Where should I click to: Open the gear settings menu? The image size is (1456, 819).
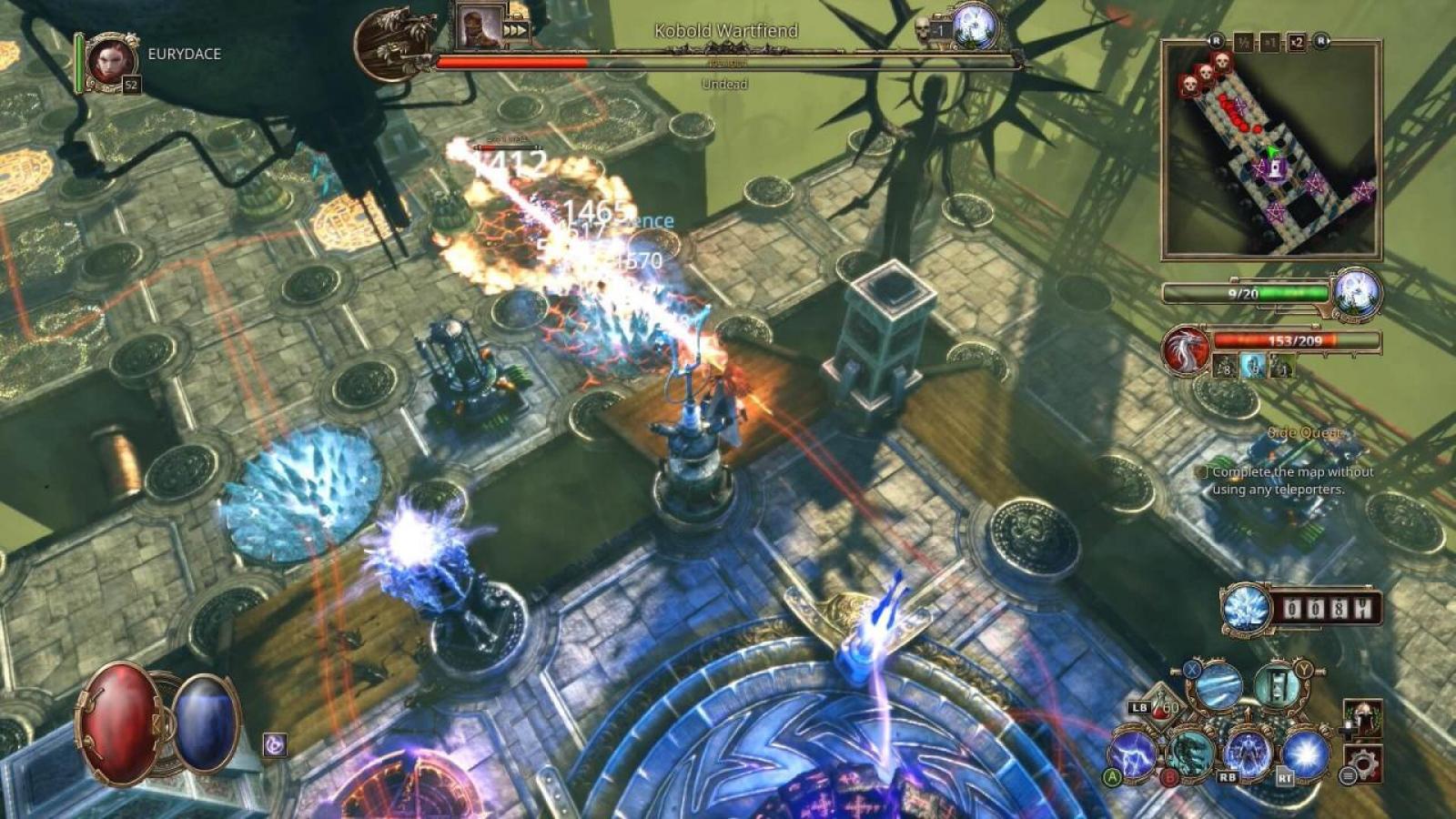click(x=1362, y=763)
